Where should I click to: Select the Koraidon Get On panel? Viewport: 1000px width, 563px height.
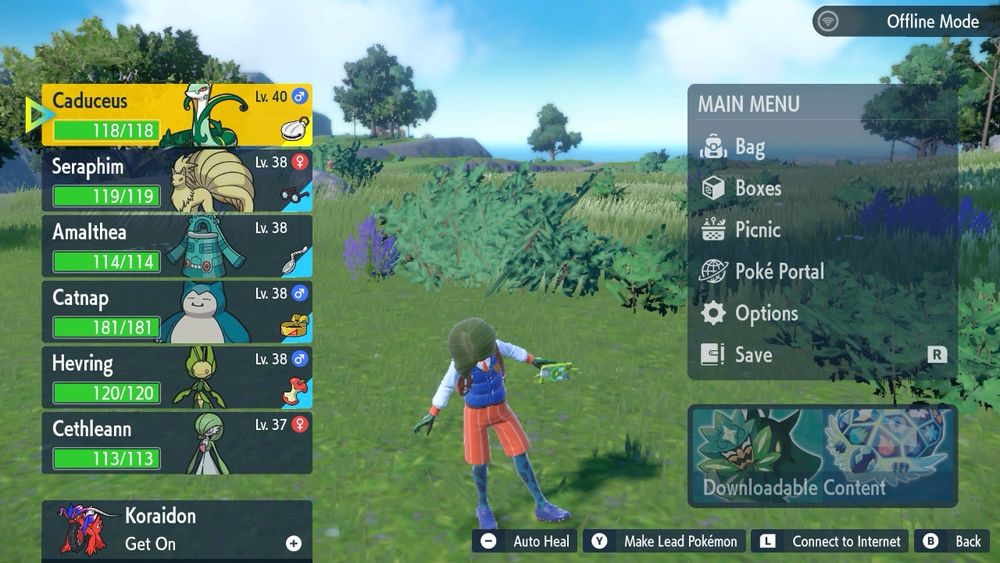coord(177,530)
